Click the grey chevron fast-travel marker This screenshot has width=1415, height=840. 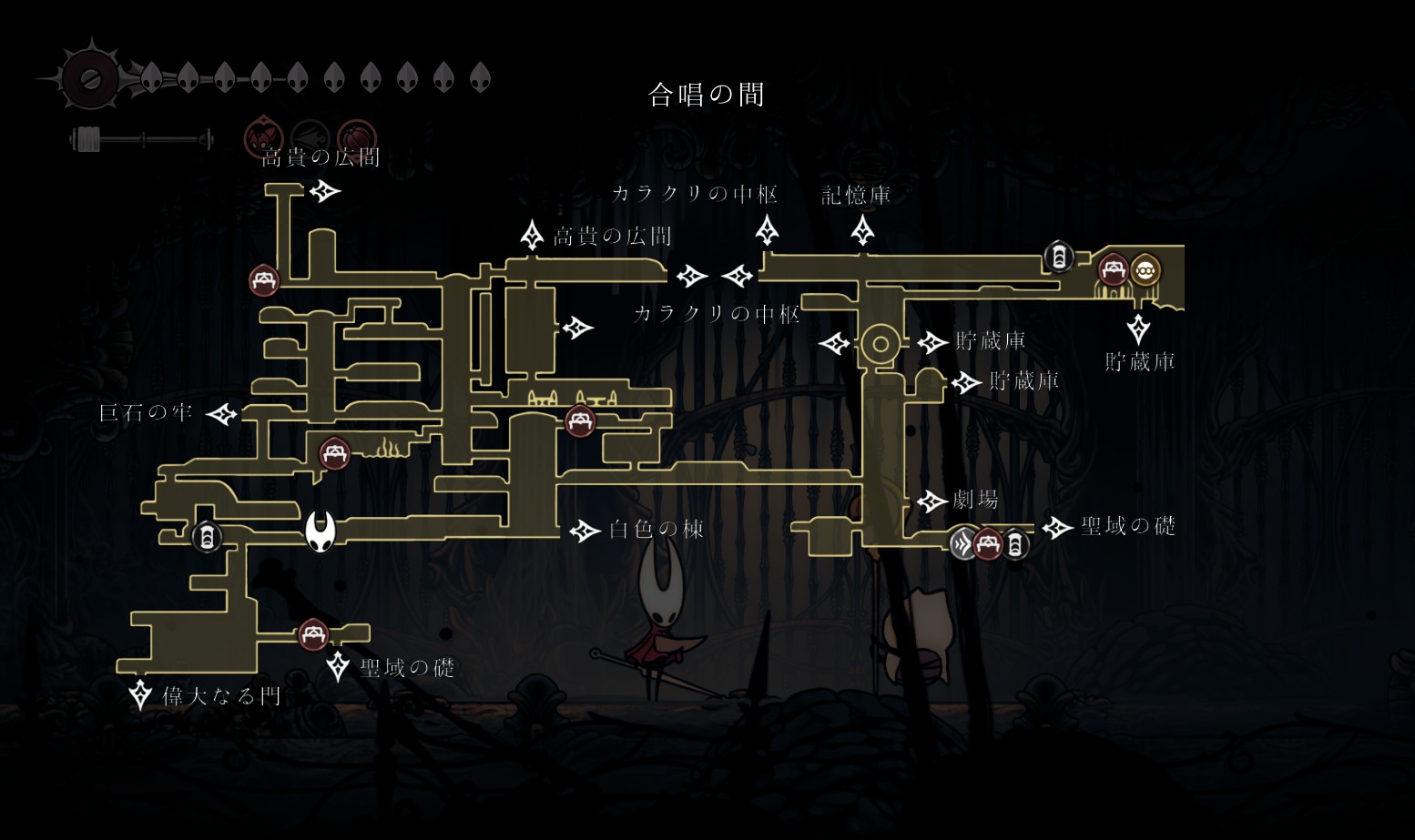[x=963, y=544]
